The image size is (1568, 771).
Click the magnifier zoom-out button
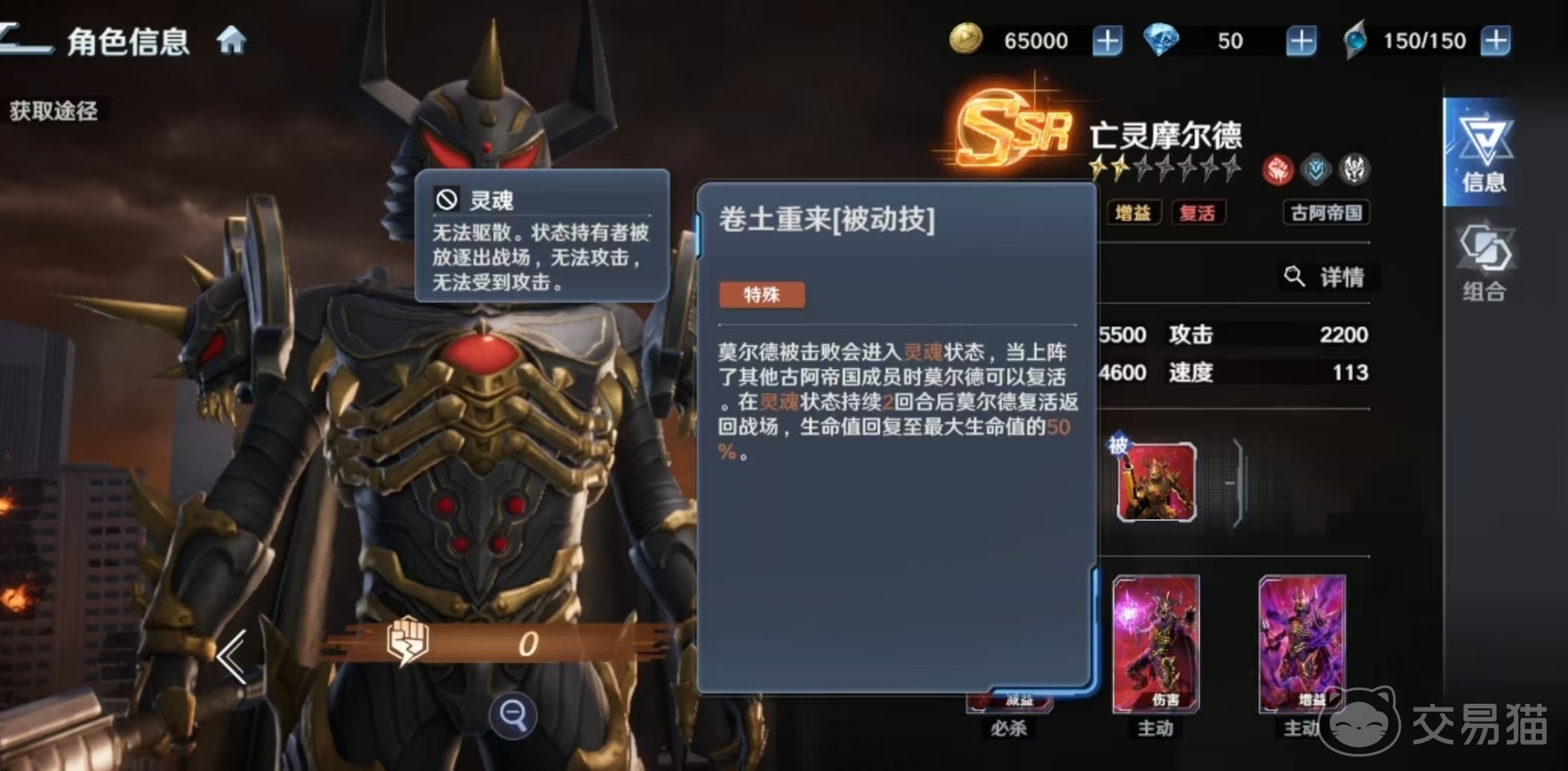click(x=512, y=714)
